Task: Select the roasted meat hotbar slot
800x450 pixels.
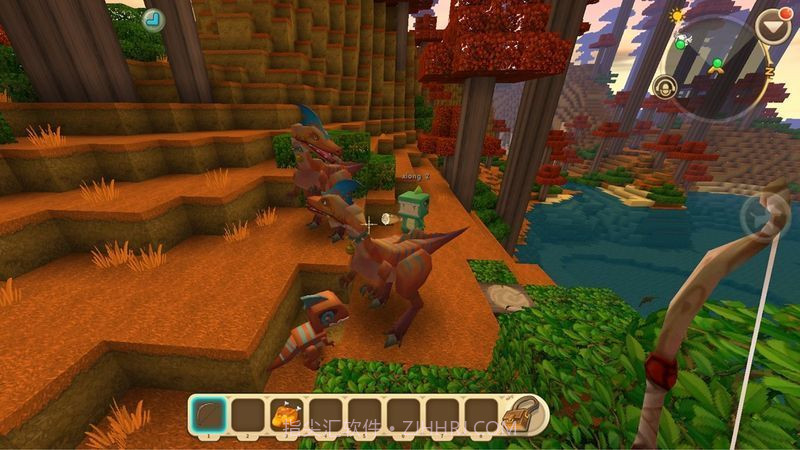Action: click(x=285, y=413)
